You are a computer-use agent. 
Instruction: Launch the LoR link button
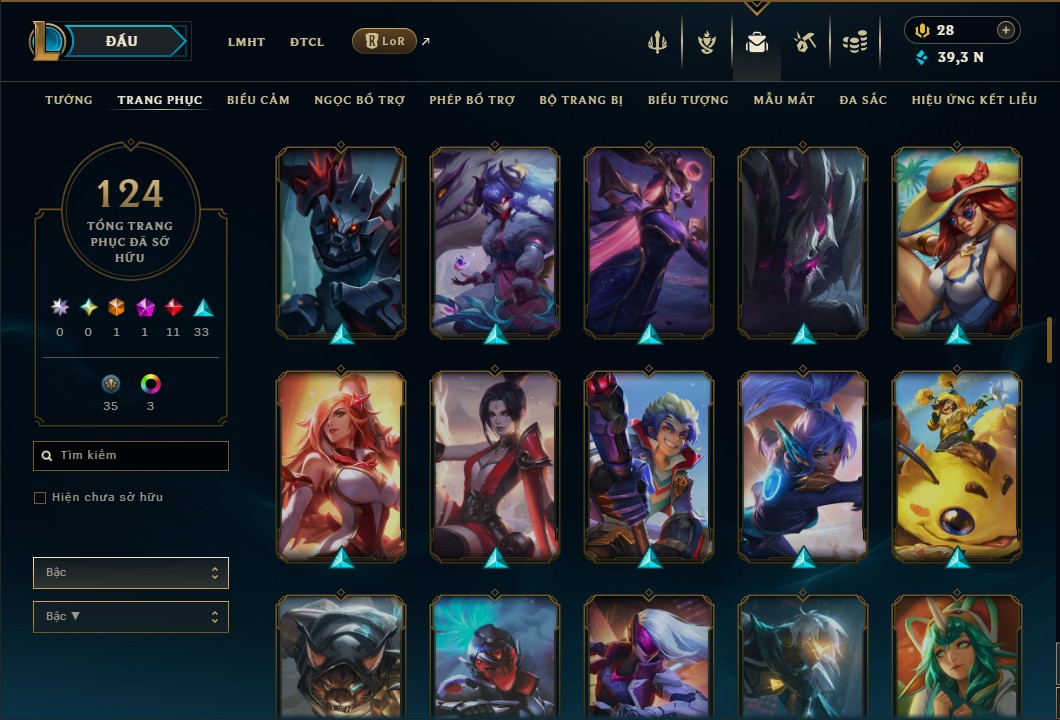click(384, 41)
